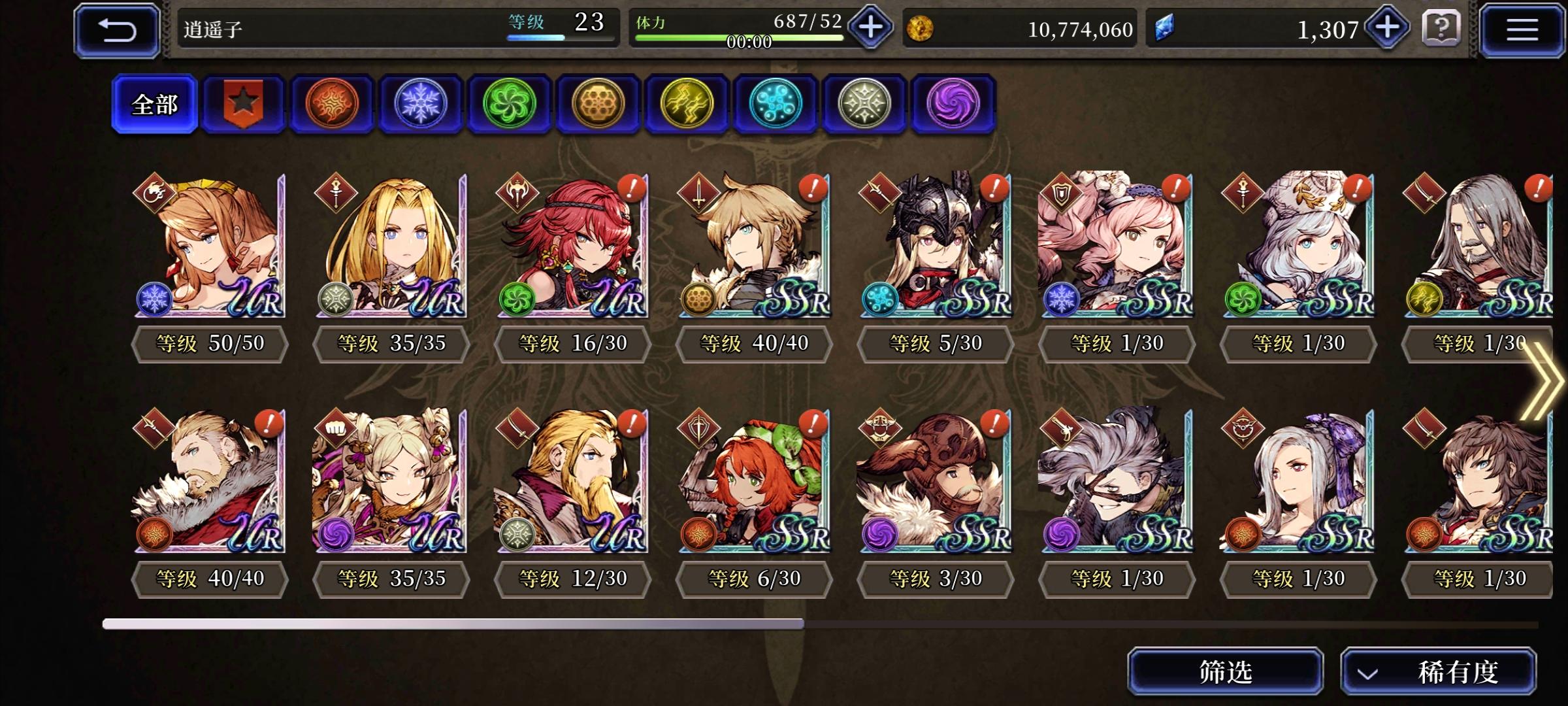
Task: Filter characters by the fire element icon
Action: 332,105
